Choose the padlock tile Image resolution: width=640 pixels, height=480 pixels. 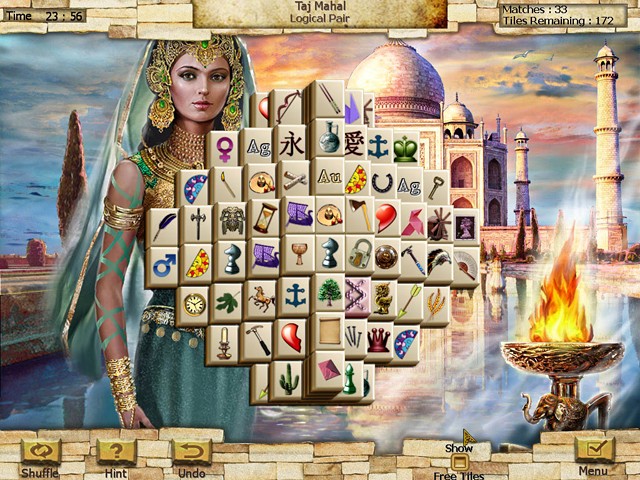coord(358,255)
